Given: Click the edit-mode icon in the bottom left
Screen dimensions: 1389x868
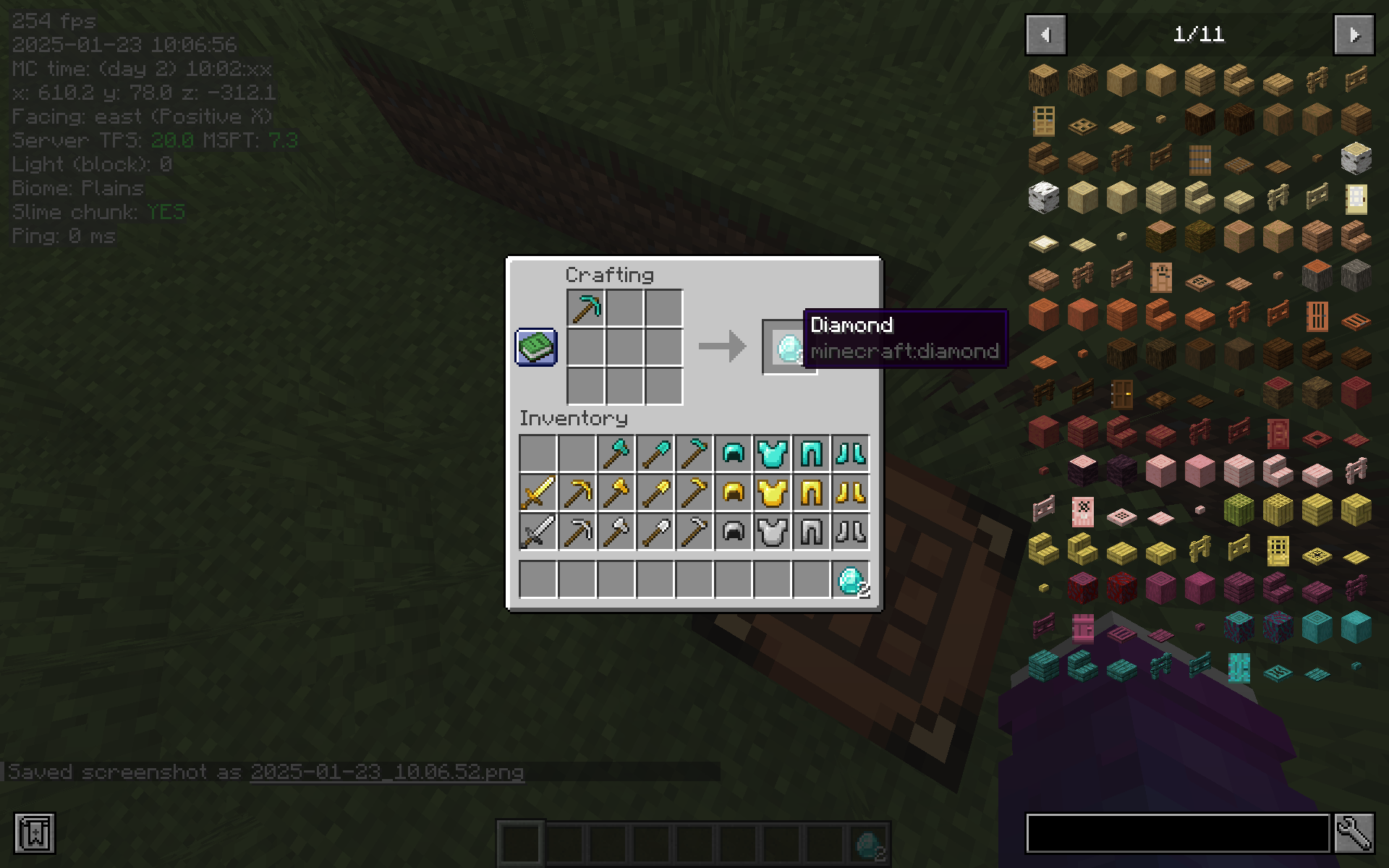Looking at the screenshot, I should (x=34, y=833).
